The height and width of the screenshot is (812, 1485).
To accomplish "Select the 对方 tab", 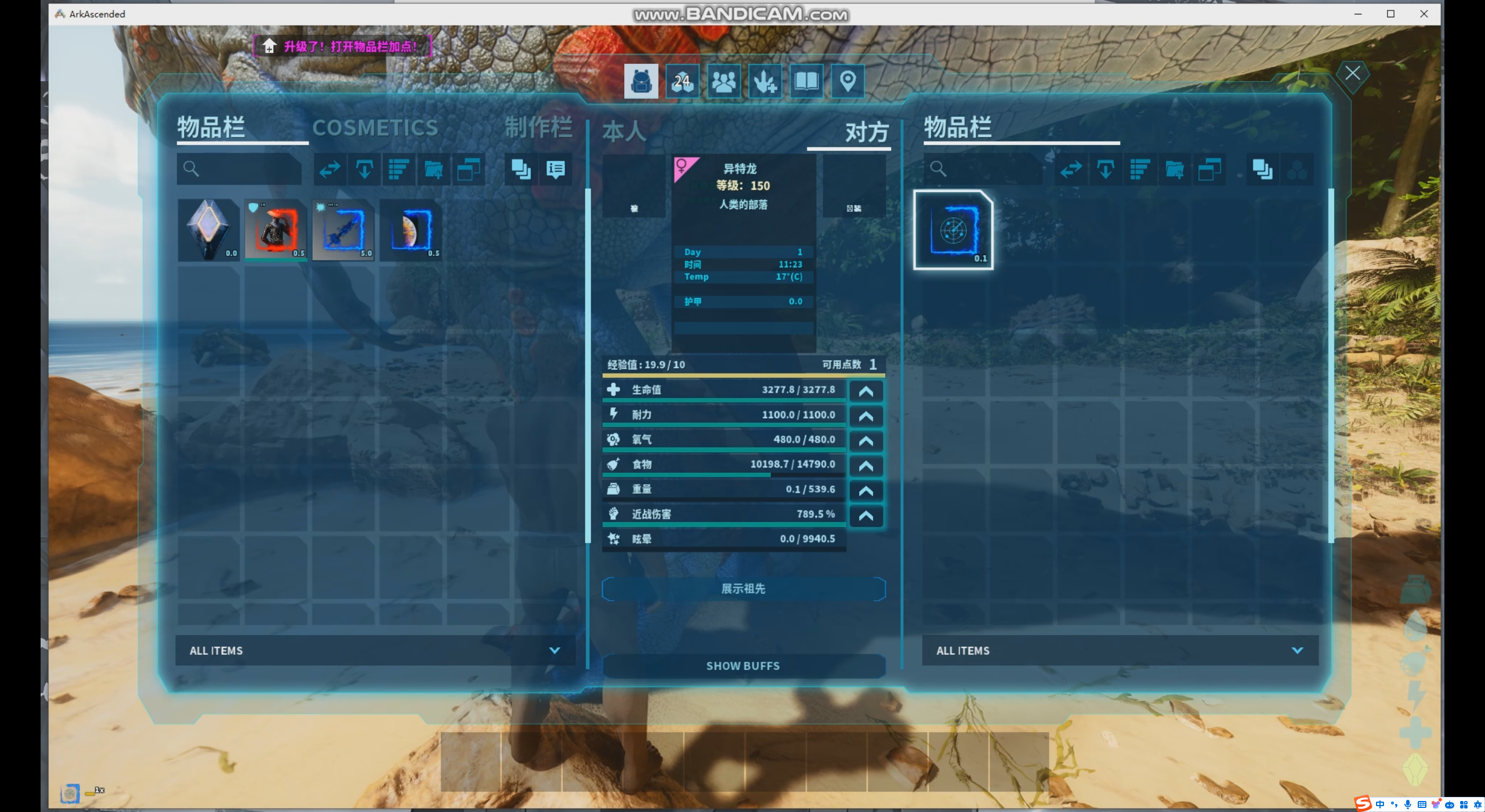I will pyautogui.click(x=866, y=132).
